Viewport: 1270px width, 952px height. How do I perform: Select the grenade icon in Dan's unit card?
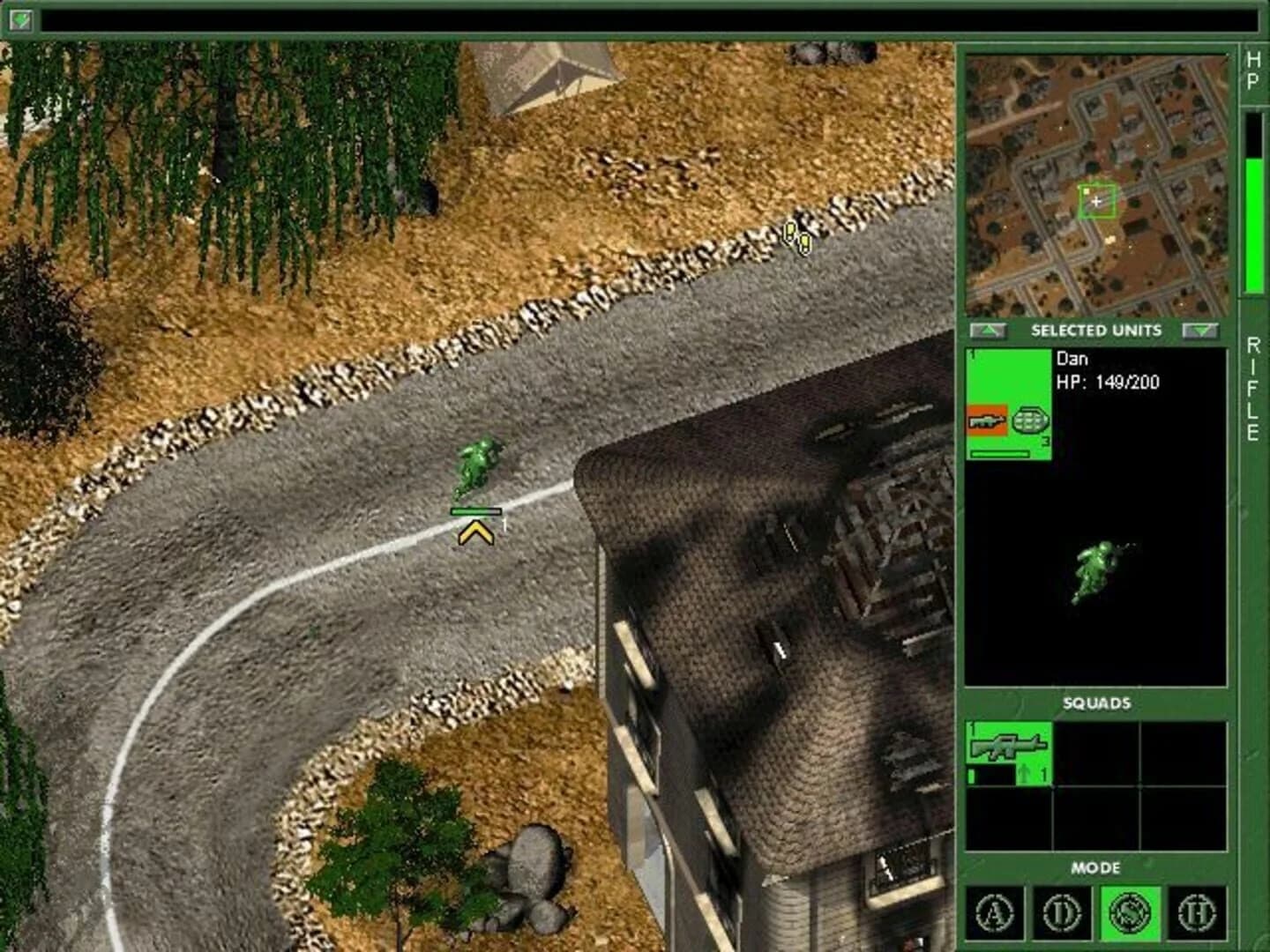pyautogui.click(x=1030, y=419)
